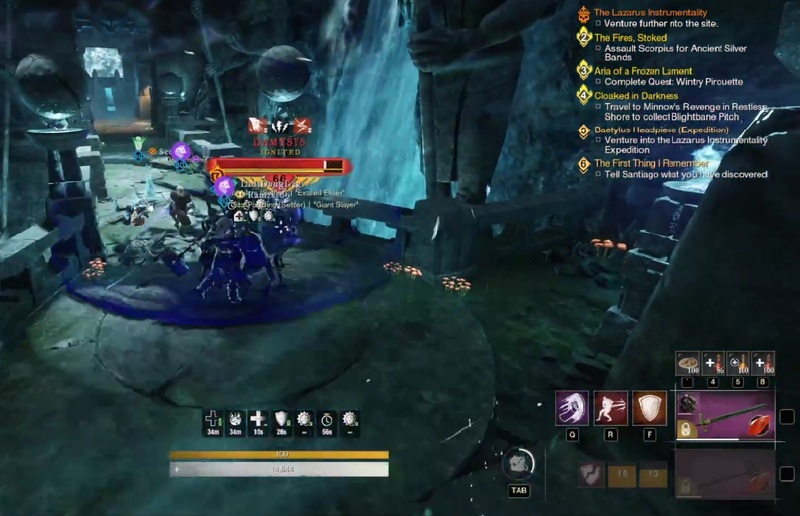Select the active sword weapon slot

click(x=726, y=416)
